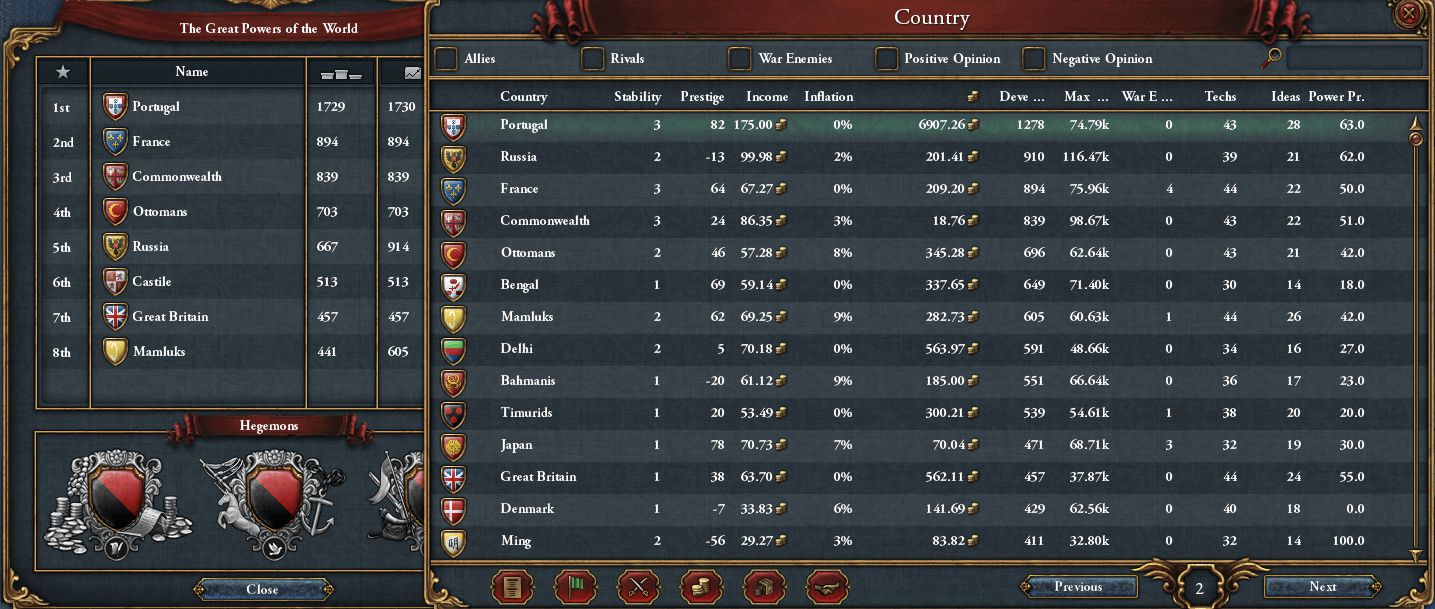Sort the table by Stability
The width and height of the screenshot is (1435, 609).
[x=637, y=97]
